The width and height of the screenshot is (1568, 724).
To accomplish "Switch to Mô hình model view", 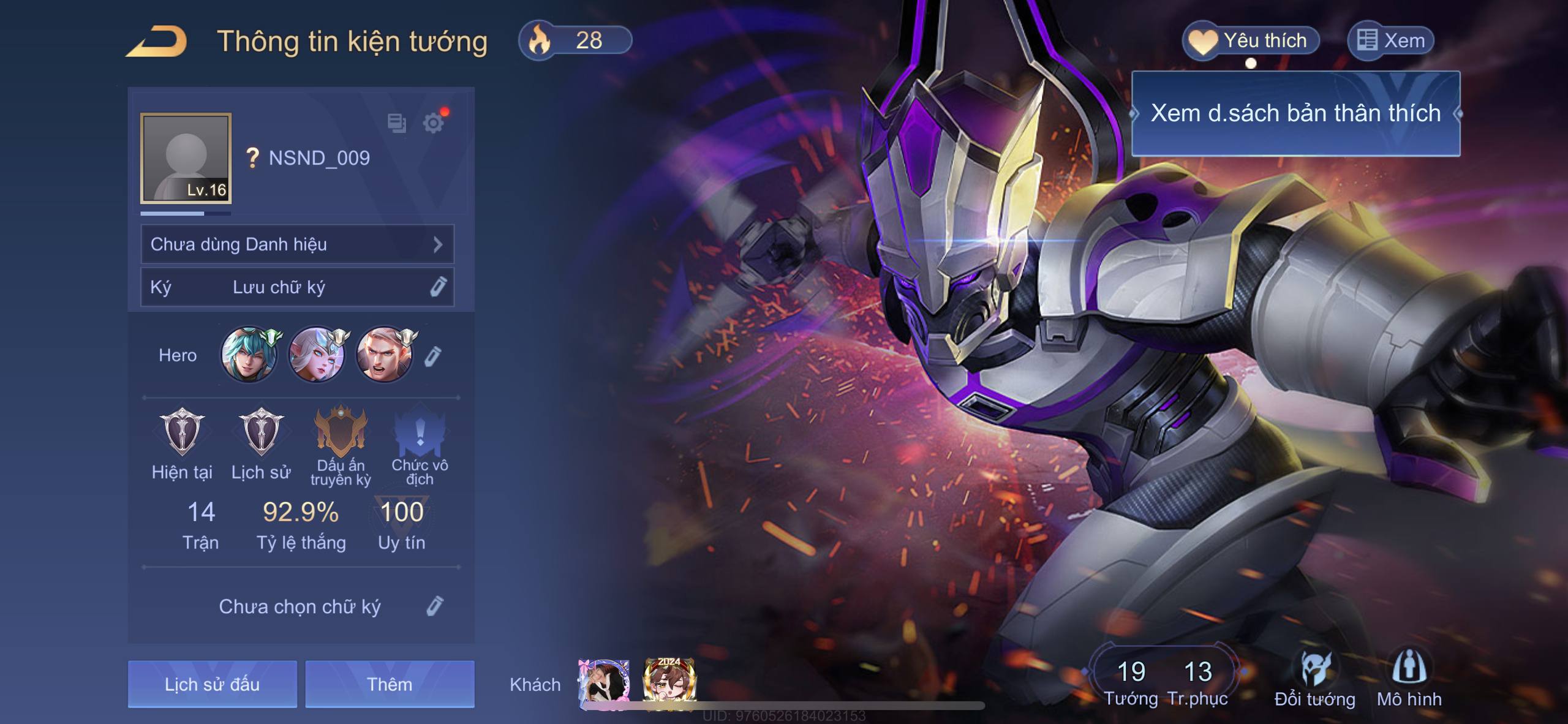I will click(1409, 680).
